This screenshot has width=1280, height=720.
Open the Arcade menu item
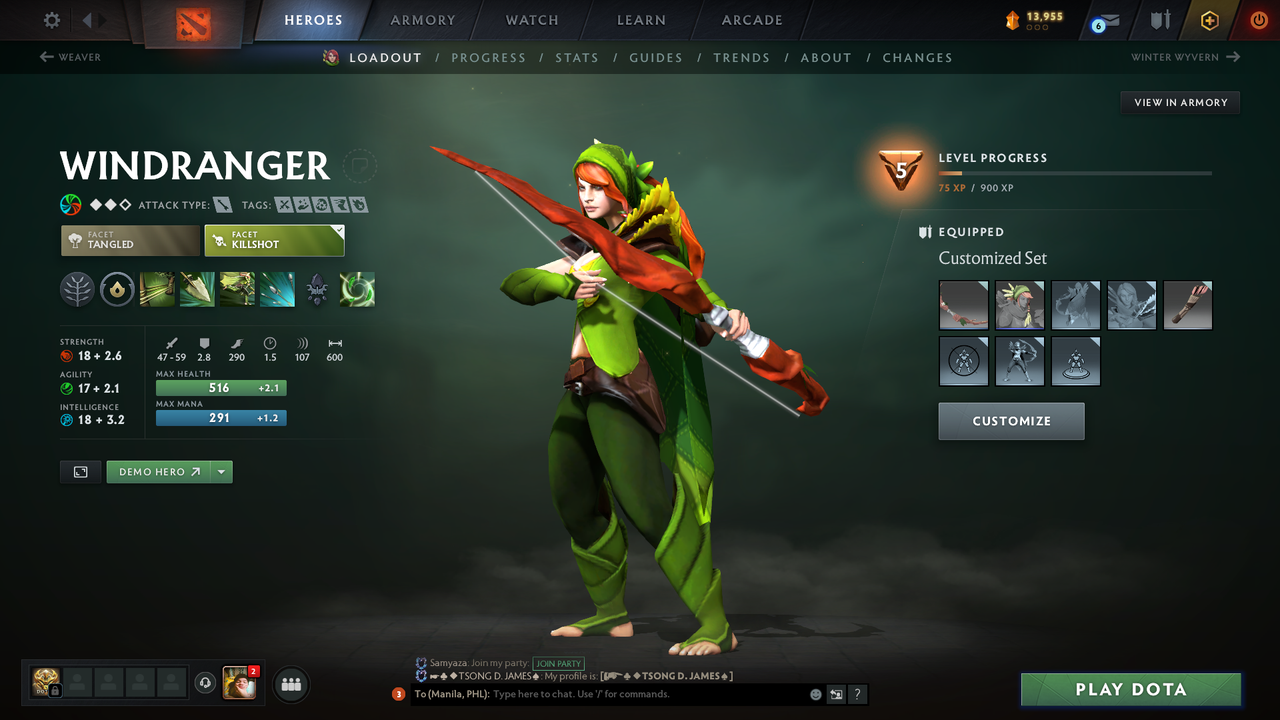coord(751,20)
